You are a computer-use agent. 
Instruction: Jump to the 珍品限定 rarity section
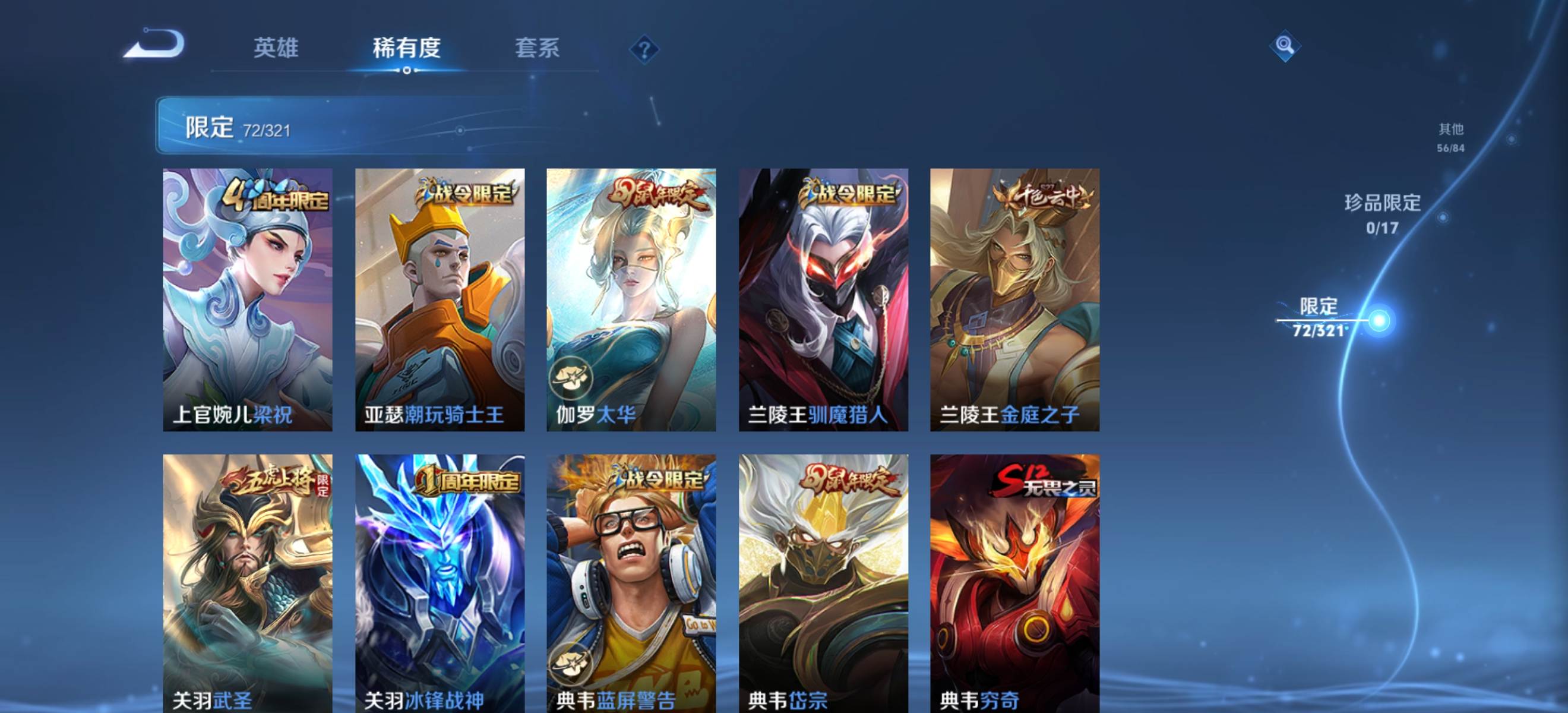tap(1382, 214)
